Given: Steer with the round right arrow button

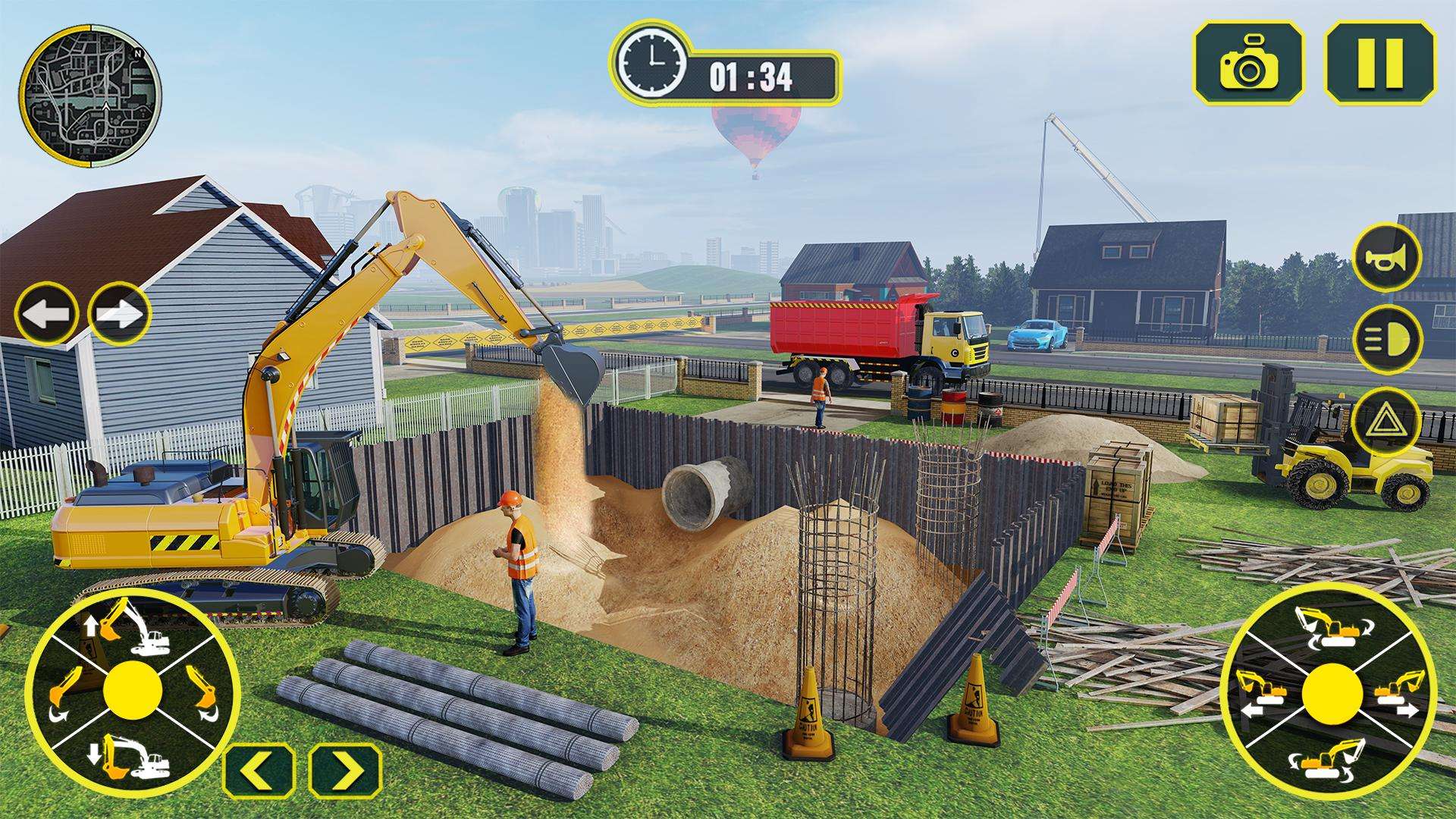Looking at the screenshot, I should [x=120, y=313].
